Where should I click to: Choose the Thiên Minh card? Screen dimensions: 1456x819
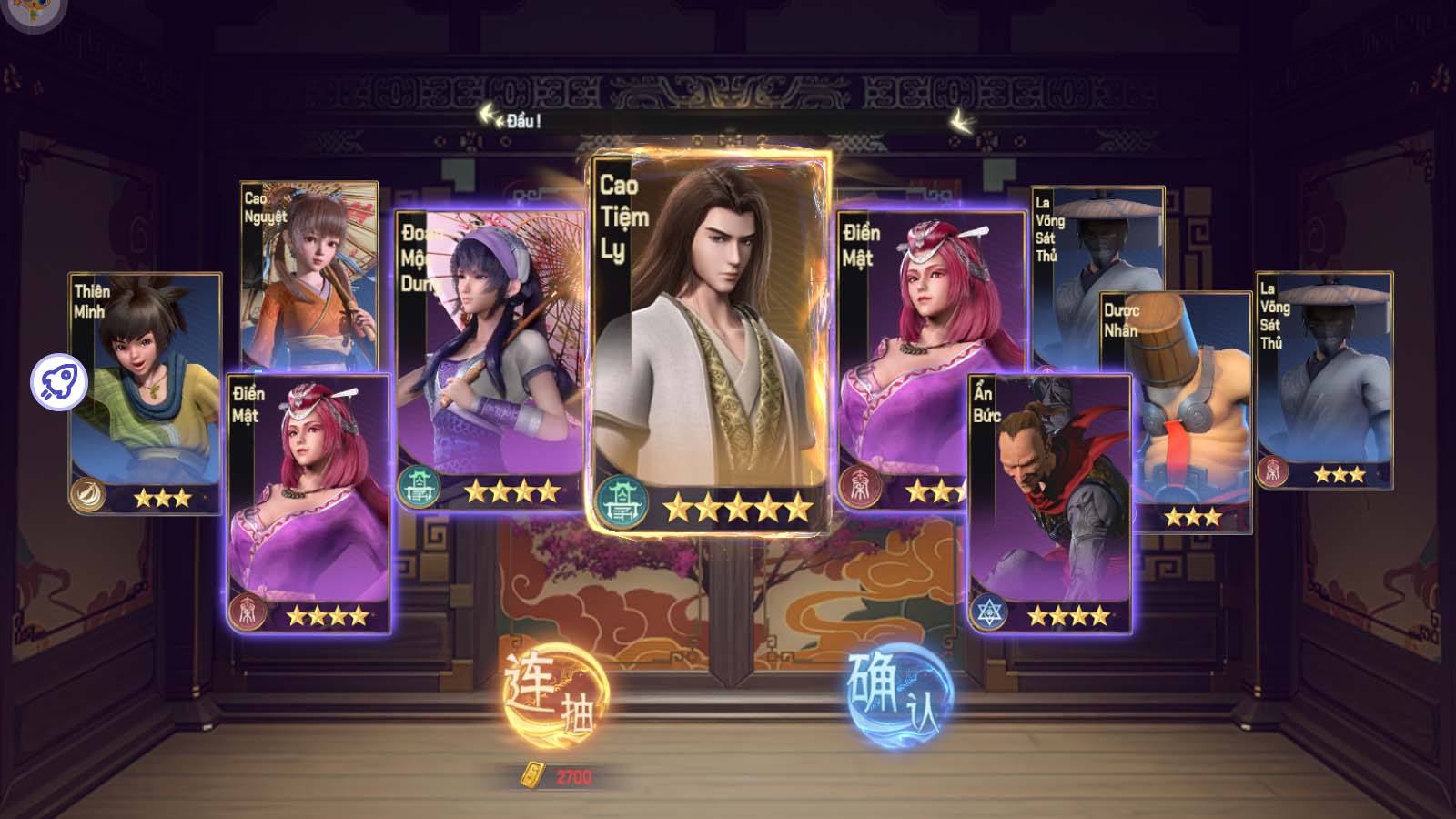[146, 391]
